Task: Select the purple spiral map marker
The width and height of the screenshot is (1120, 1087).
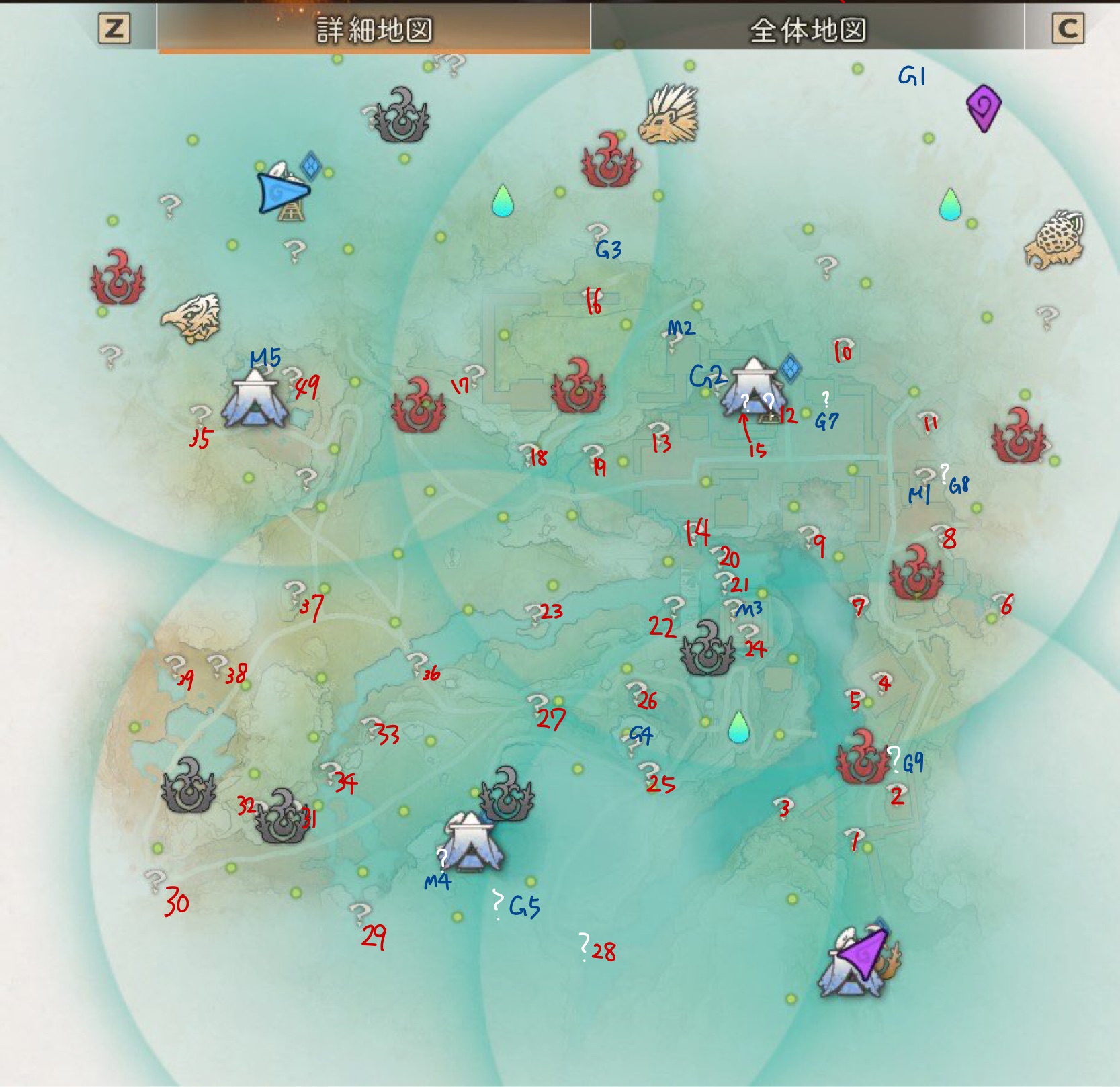Action: point(984,107)
